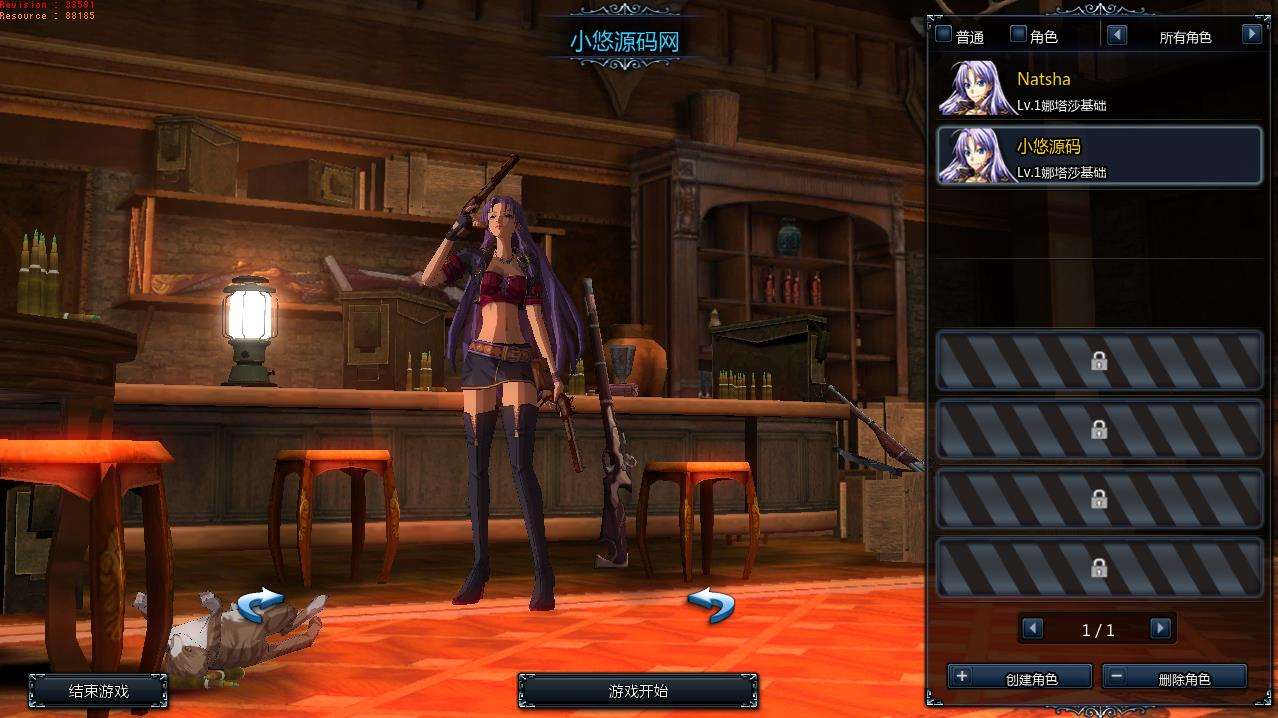1278x718 pixels.
Task: Rotate character with the right curved arrow
Action: 711,605
